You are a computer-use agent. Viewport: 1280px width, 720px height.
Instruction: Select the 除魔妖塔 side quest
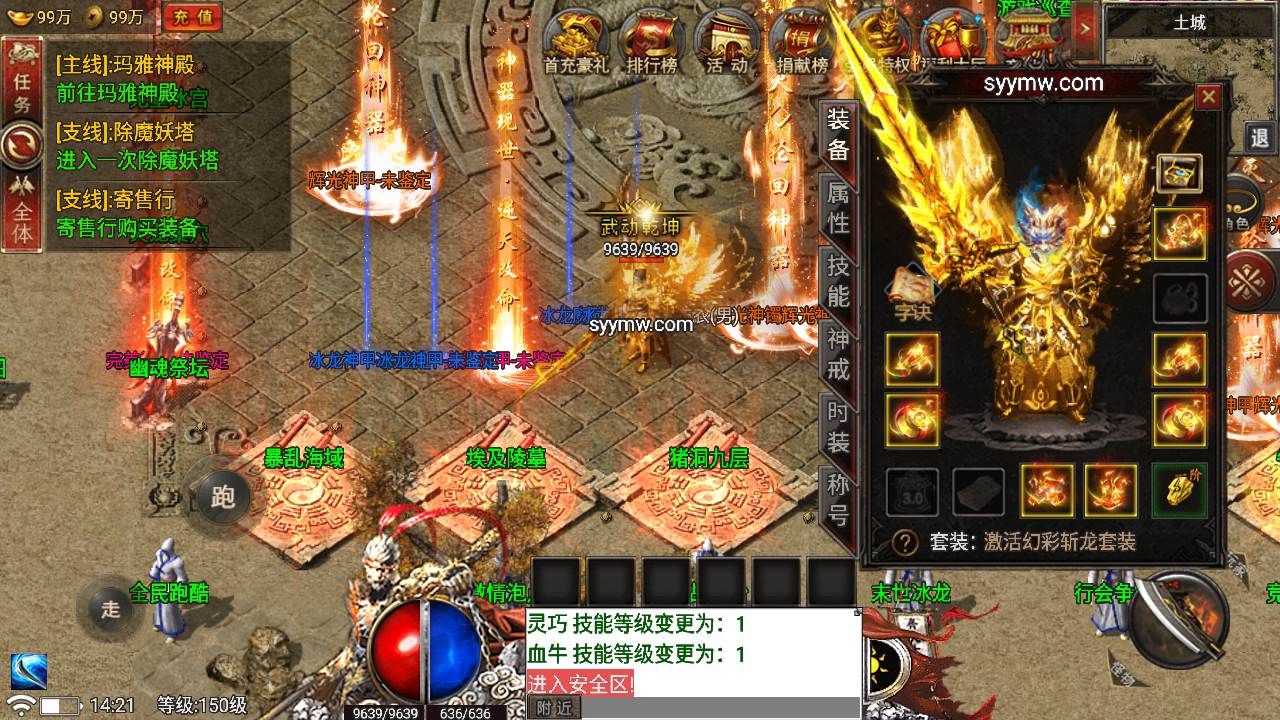point(136,146)
